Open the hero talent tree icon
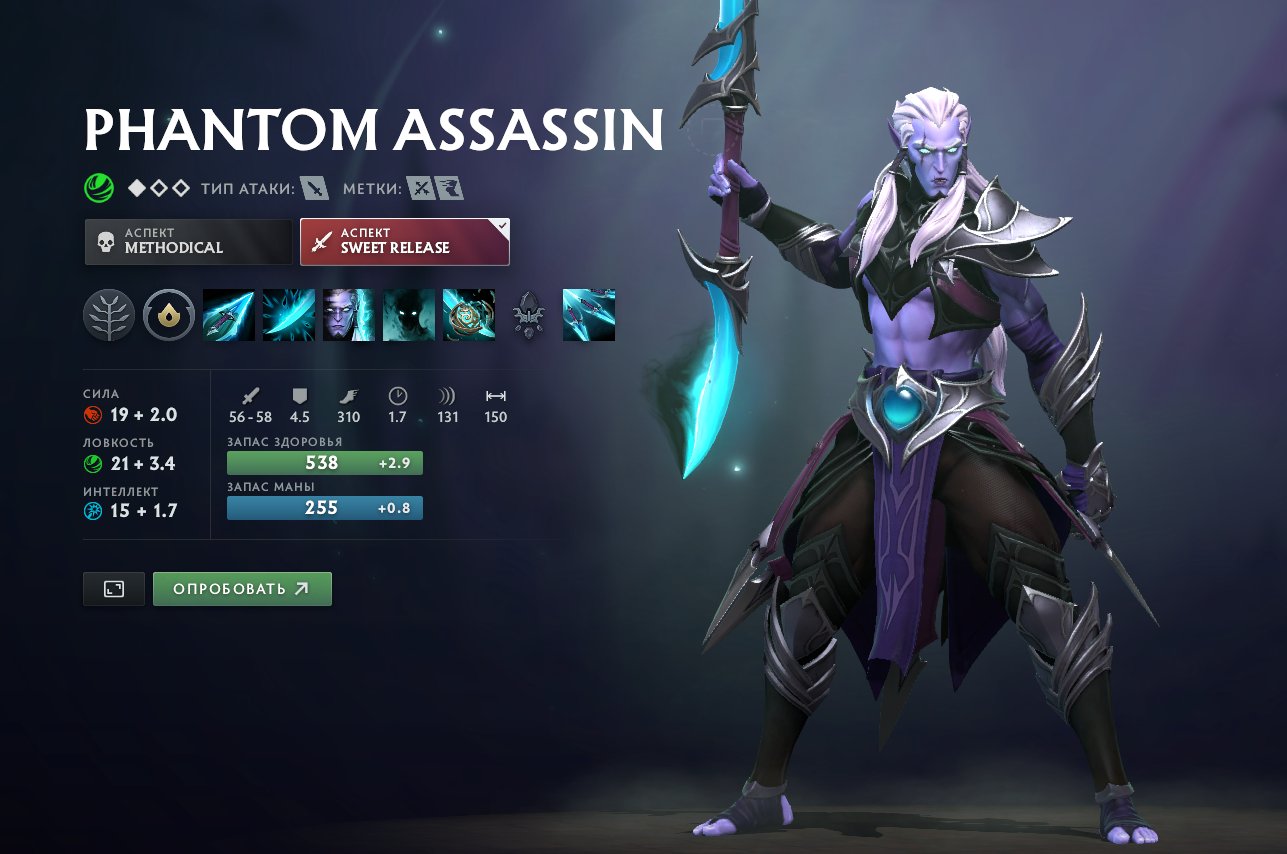This screenshot has height=854, width=1287. [109, 314]
